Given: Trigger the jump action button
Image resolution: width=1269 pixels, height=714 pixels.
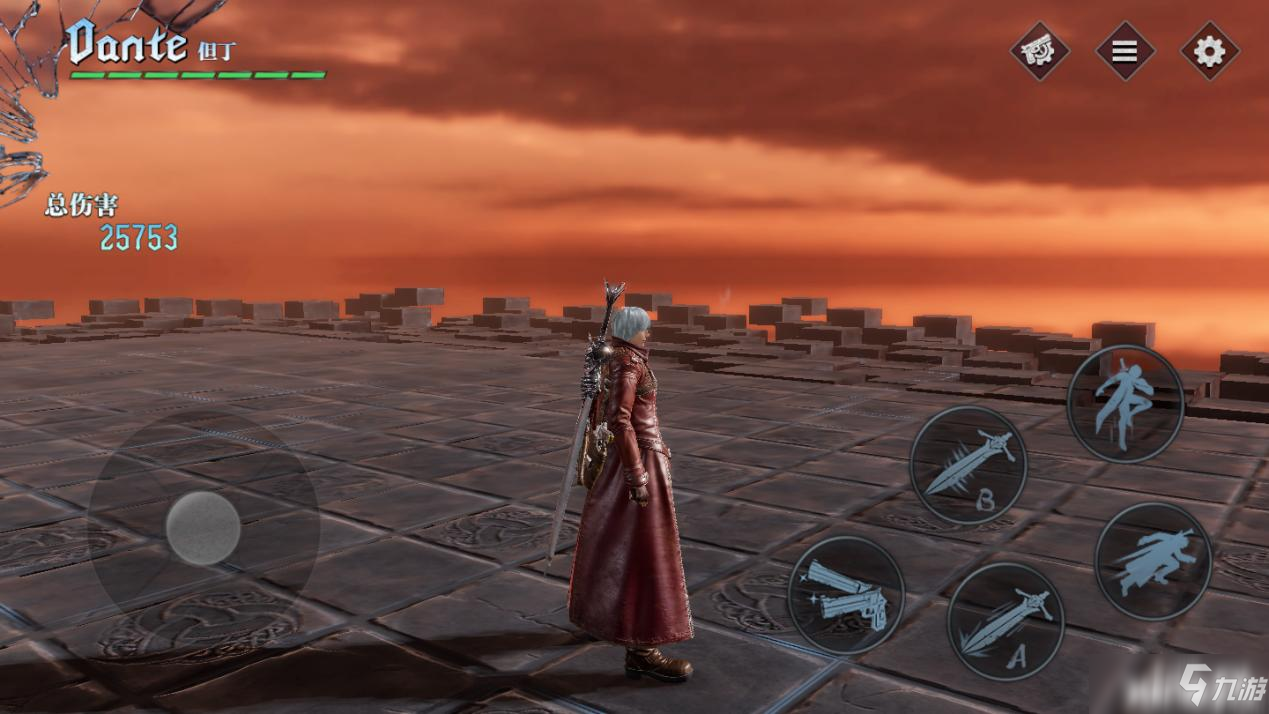Looking at the screenshot, I should click(x=1125, y=404).
